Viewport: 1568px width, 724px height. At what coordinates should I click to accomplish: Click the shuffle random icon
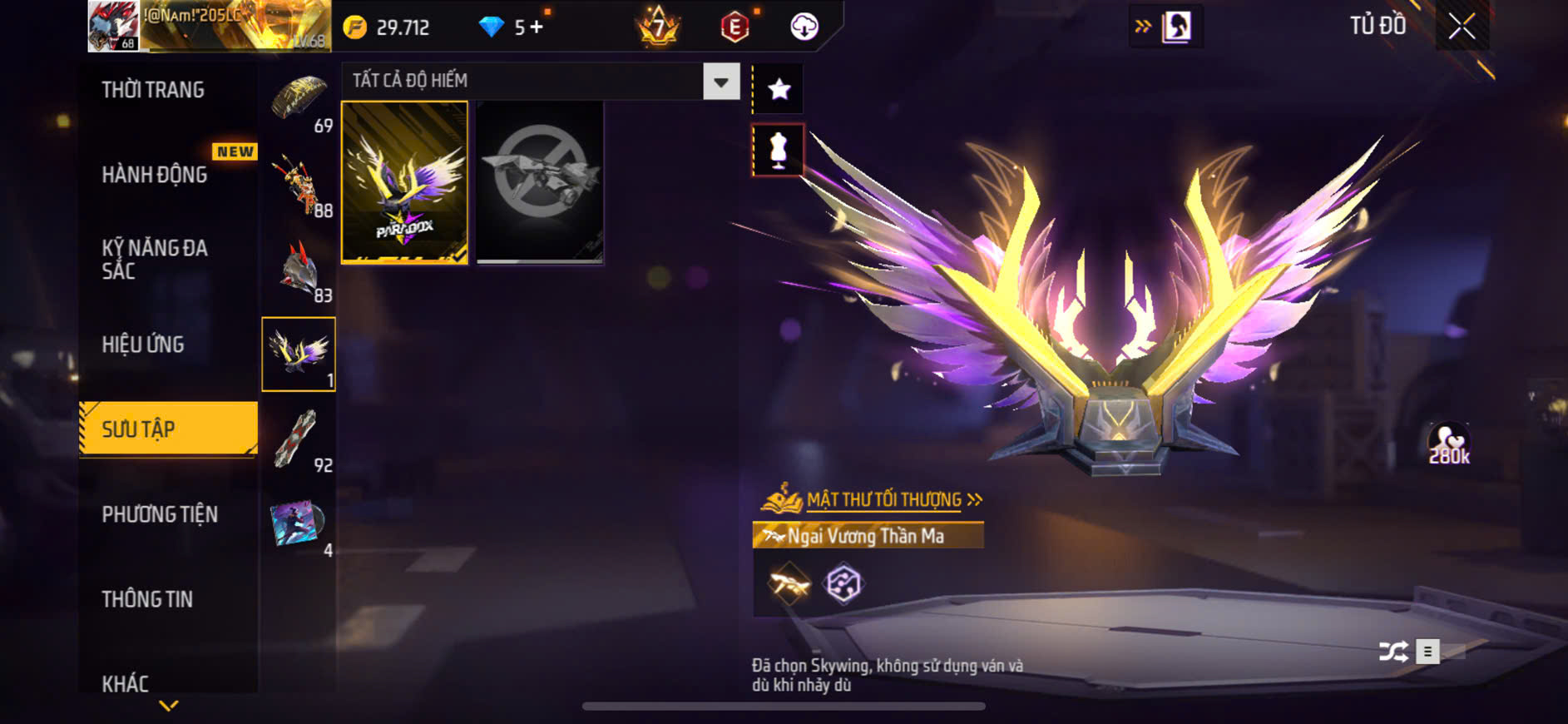point(1393,652)
